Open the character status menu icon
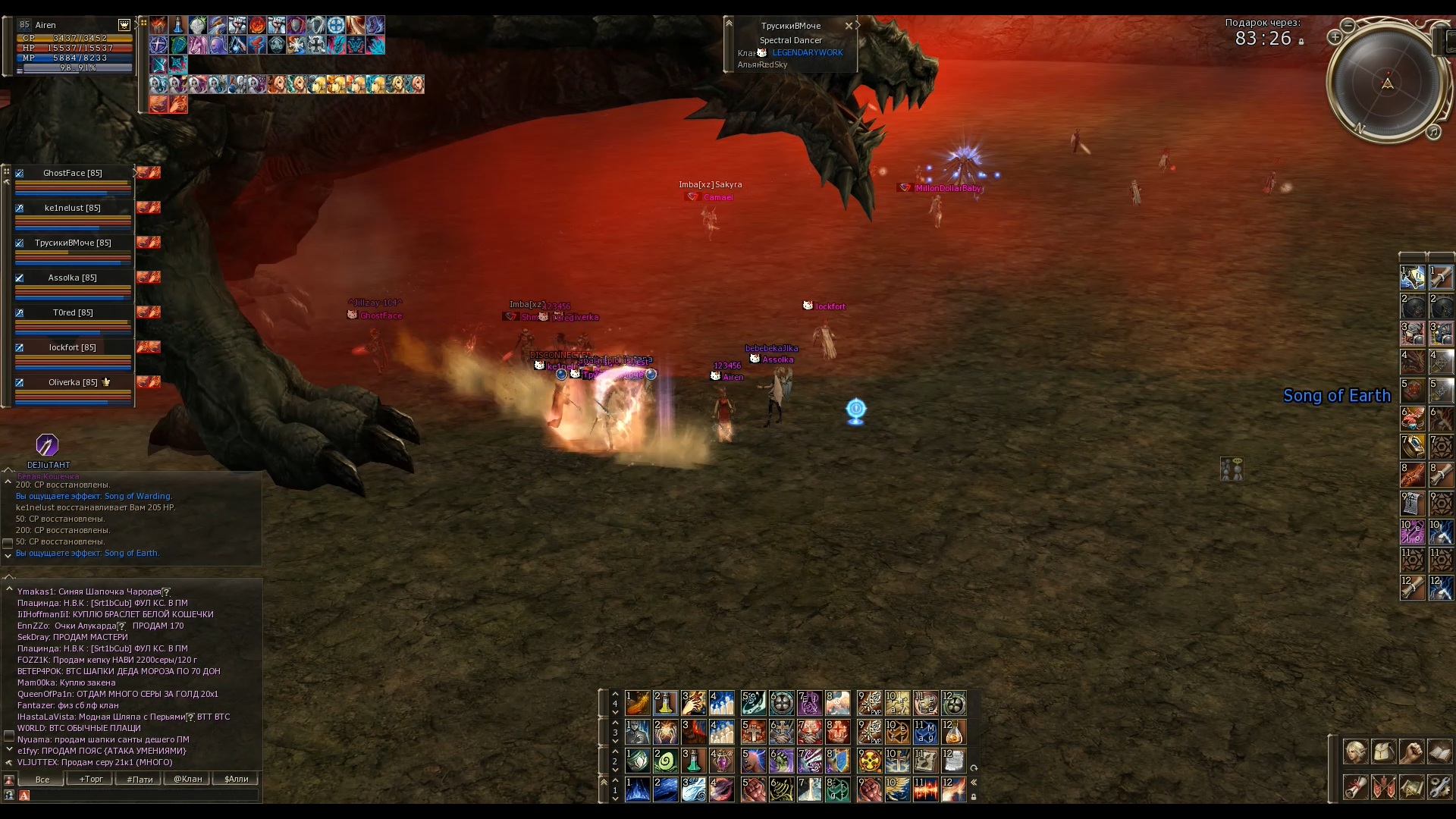 (x=1356, y=752)
